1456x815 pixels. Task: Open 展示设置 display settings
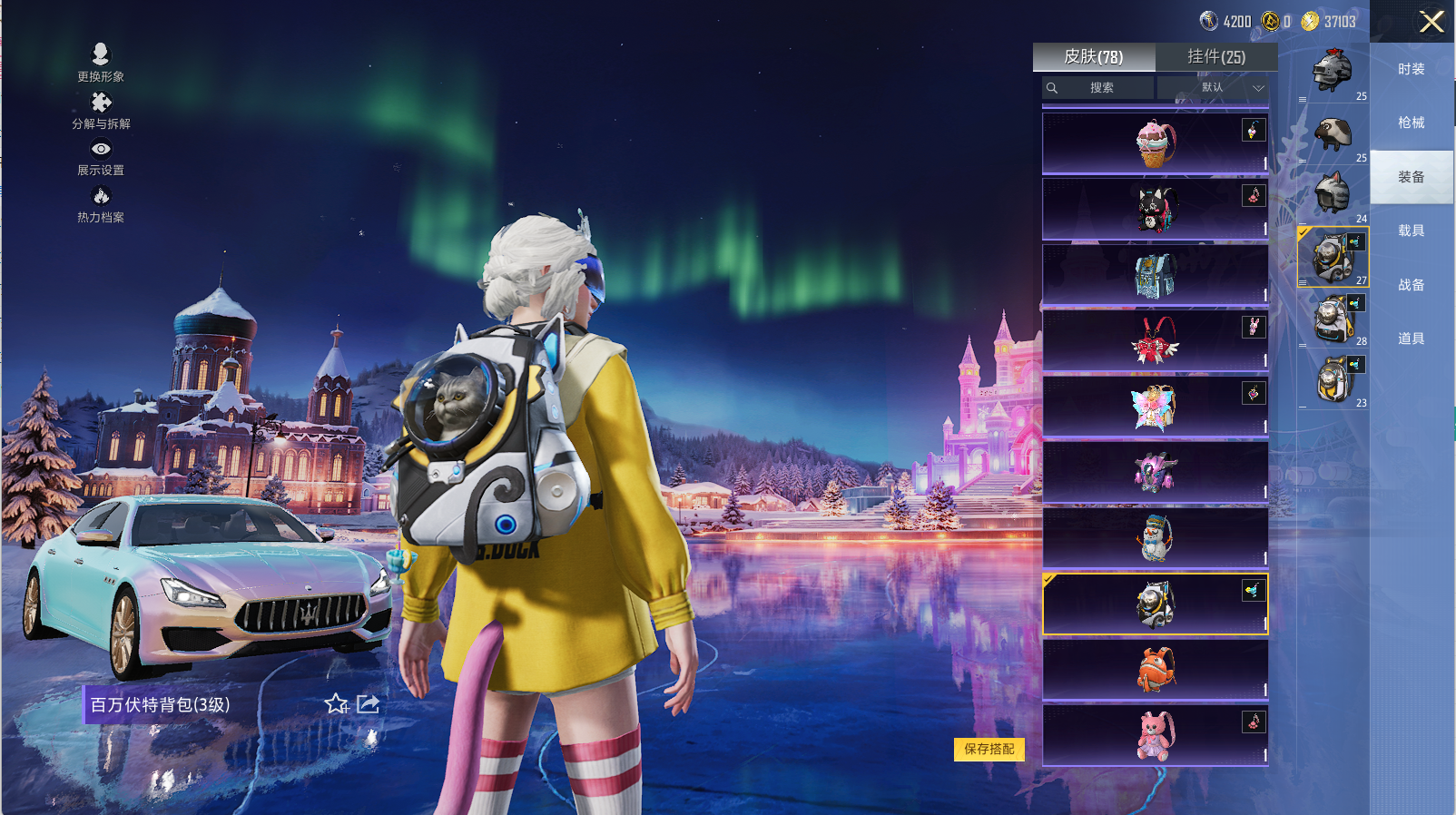101,156
